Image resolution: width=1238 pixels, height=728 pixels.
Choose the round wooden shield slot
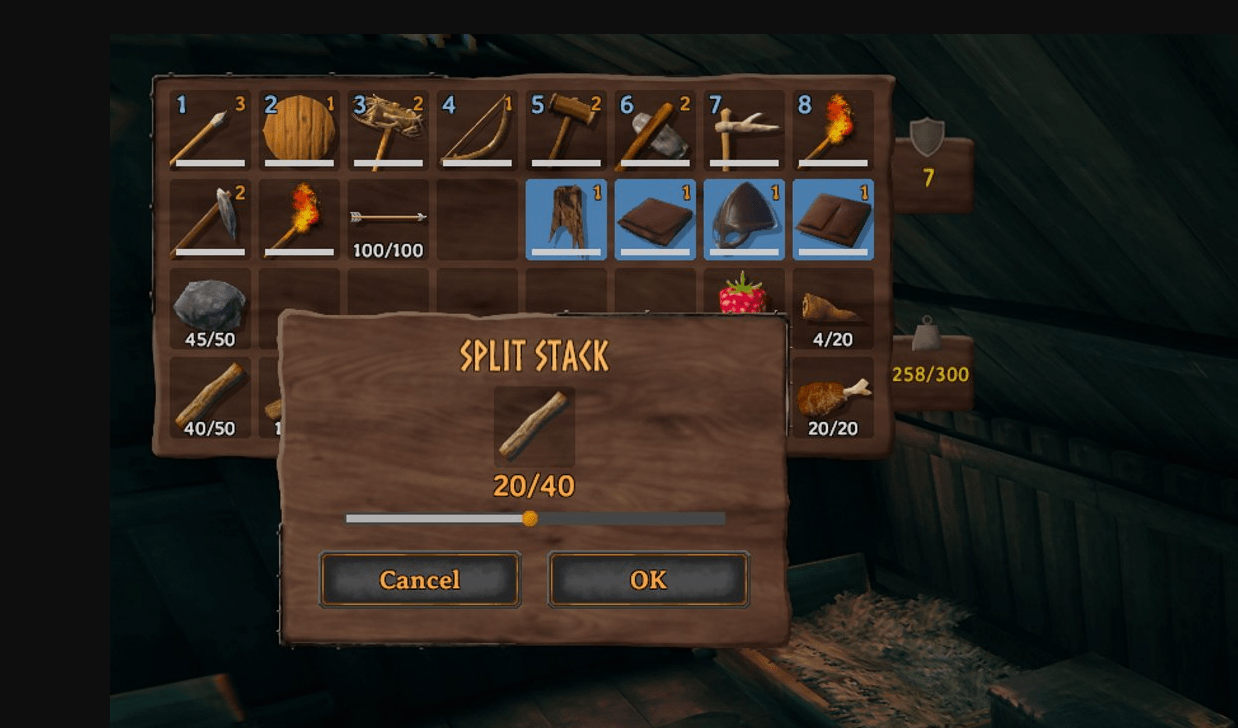[x=299, y=130]
